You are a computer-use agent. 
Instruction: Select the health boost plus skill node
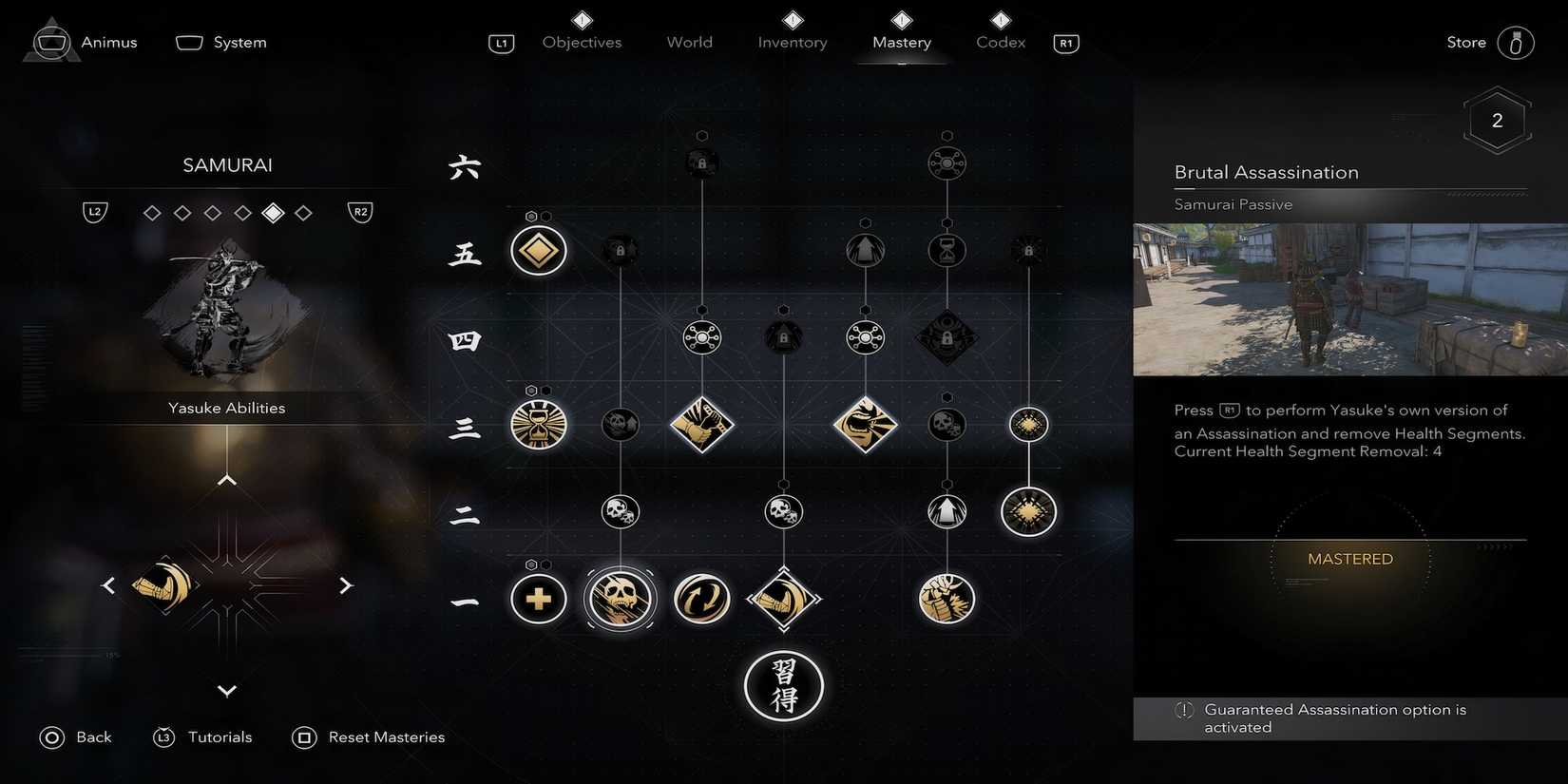pos(538,599)
